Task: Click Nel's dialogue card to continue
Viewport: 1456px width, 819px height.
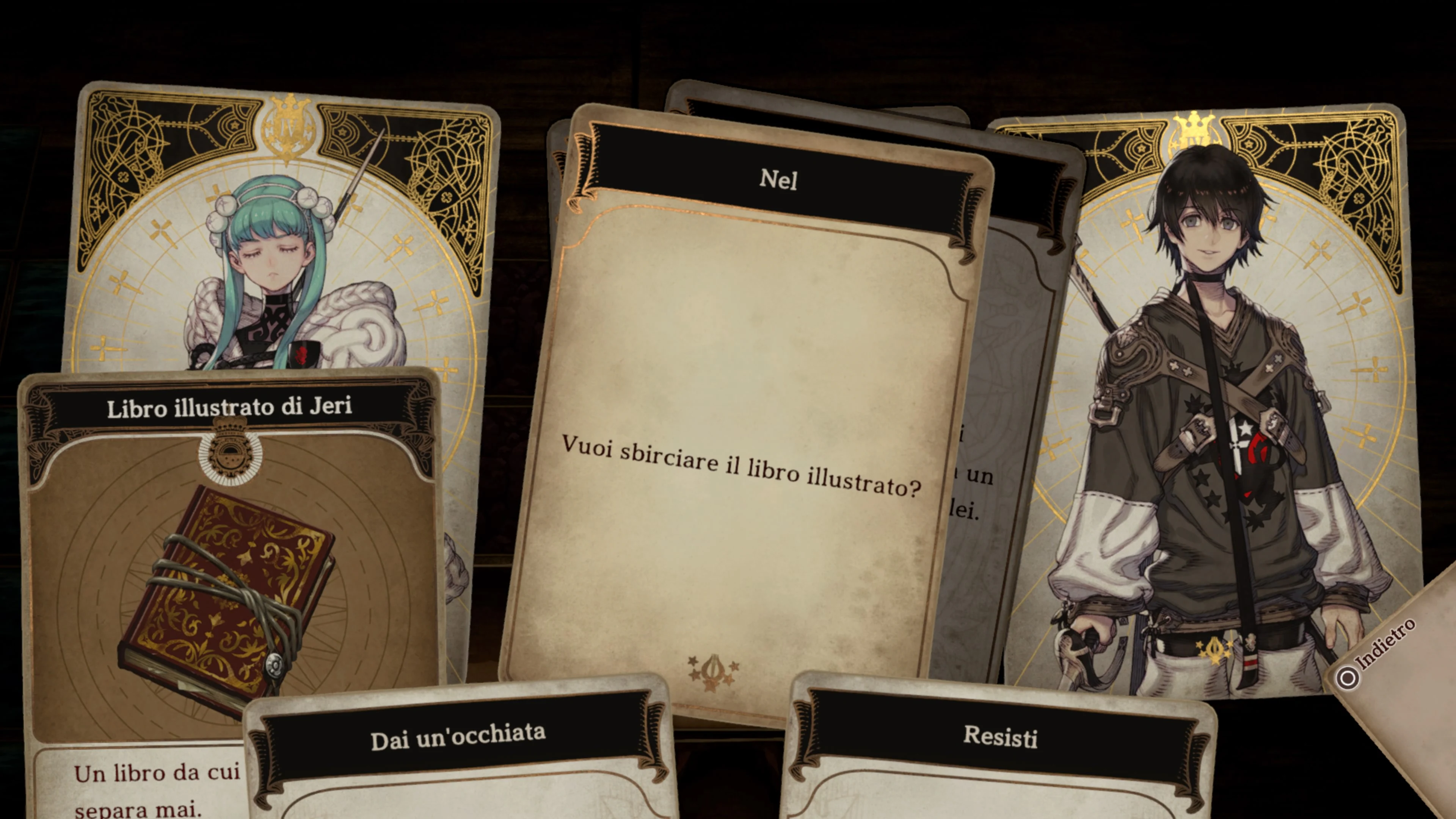Action: tap(741, 430)
